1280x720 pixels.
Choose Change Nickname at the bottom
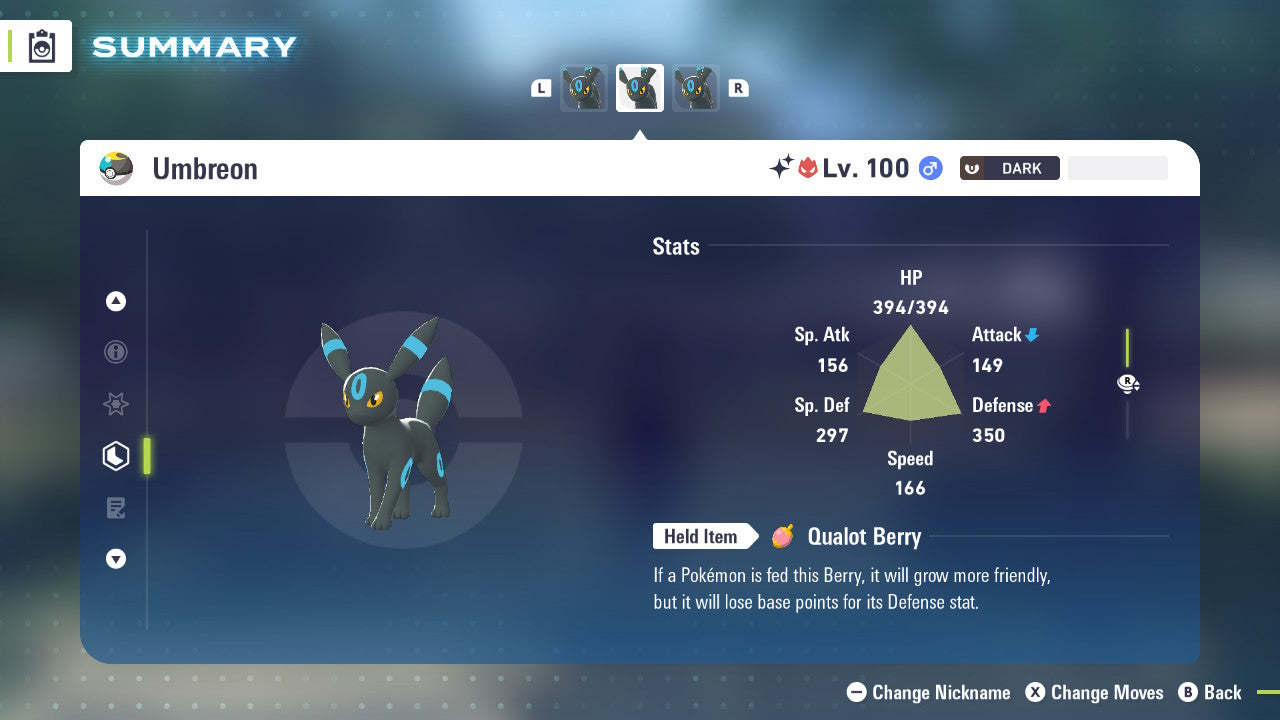point(928,692)
